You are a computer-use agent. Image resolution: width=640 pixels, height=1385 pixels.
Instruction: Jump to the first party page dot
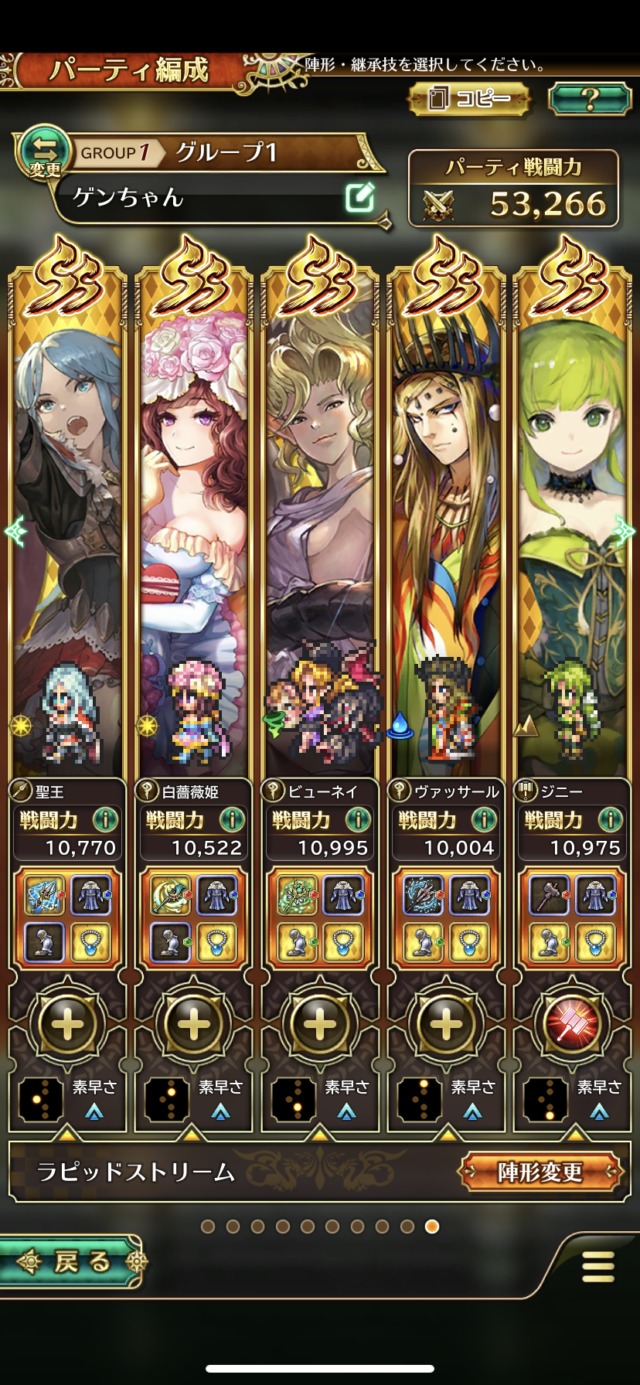(x=207, y=1226)
